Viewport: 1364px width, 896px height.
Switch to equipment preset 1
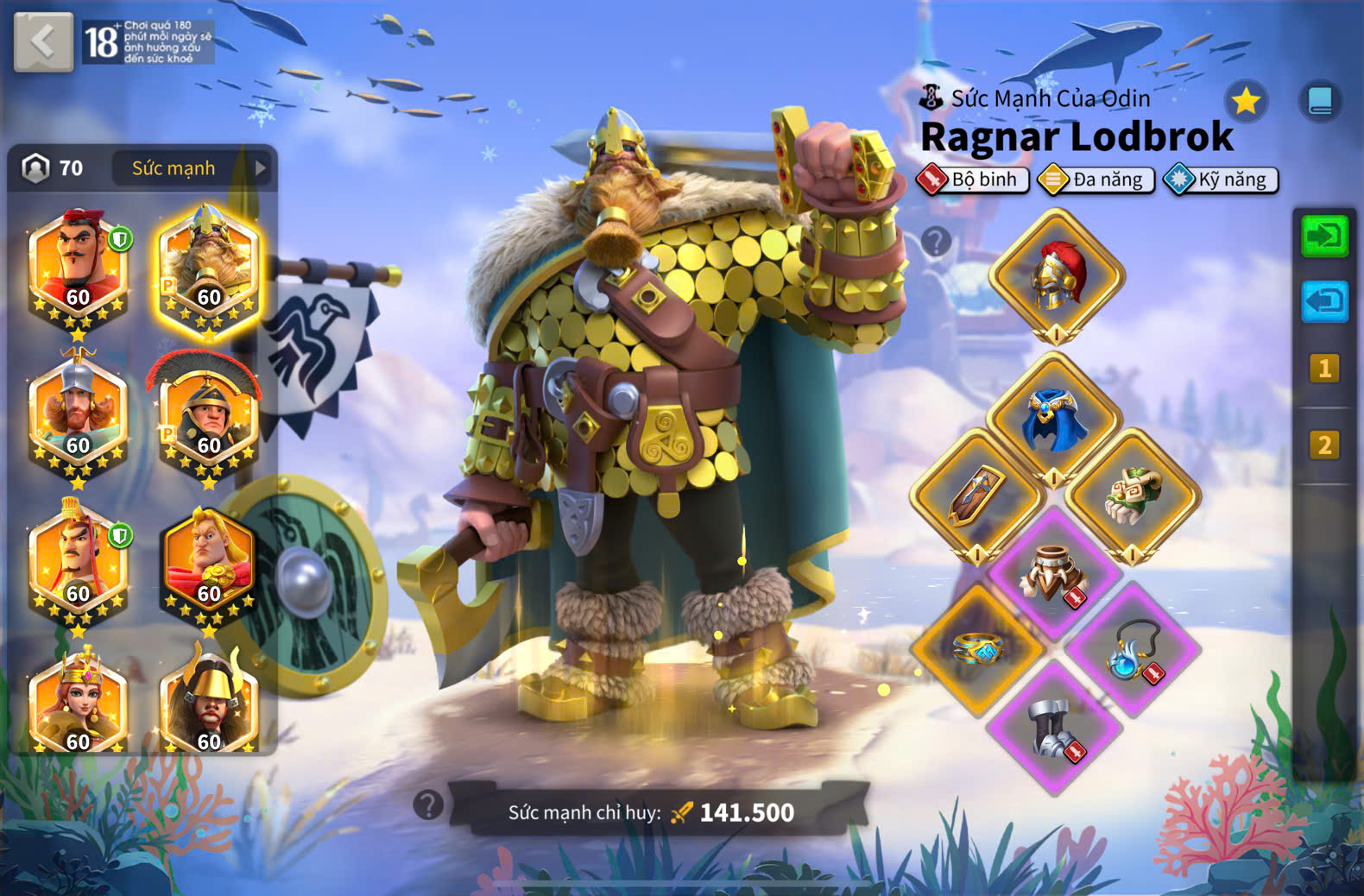click(1324, 369)
